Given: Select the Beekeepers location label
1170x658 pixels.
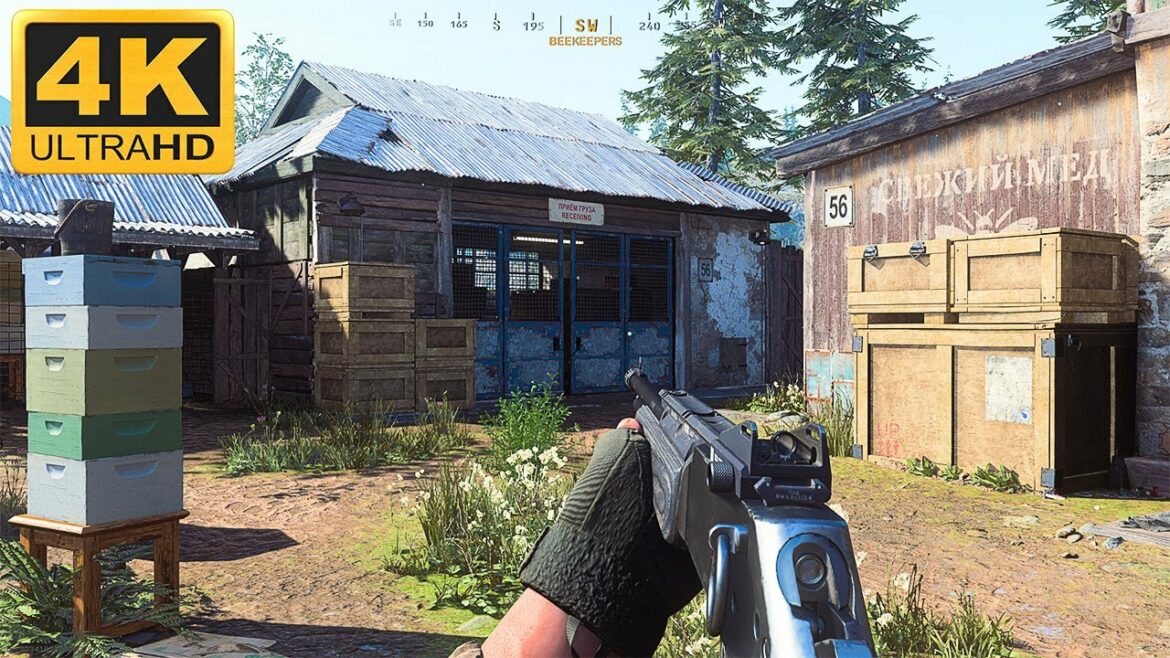Looking at the screenshot, I should (585, 42).
